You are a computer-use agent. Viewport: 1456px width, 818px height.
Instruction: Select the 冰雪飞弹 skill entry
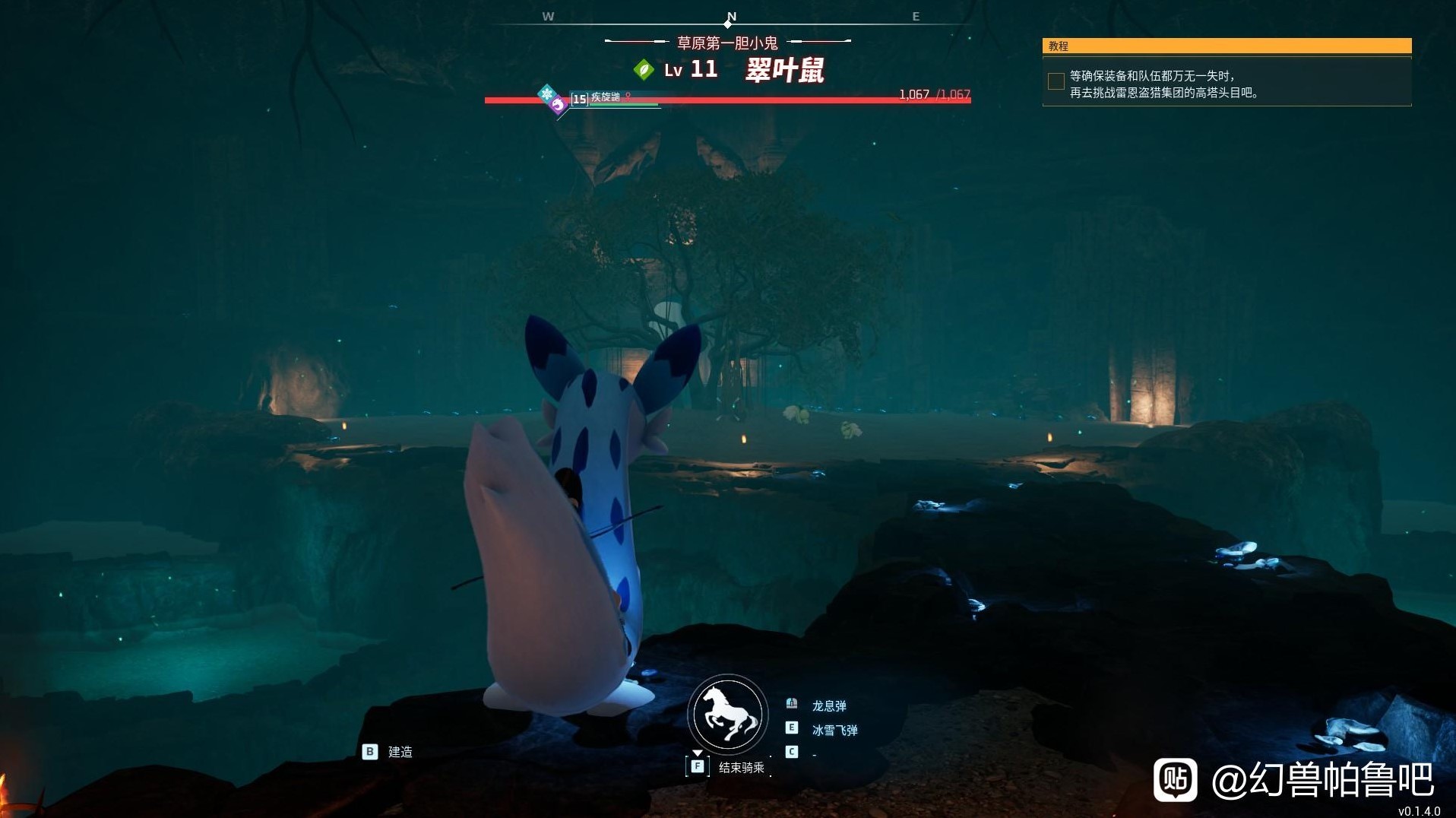(834, 731)
